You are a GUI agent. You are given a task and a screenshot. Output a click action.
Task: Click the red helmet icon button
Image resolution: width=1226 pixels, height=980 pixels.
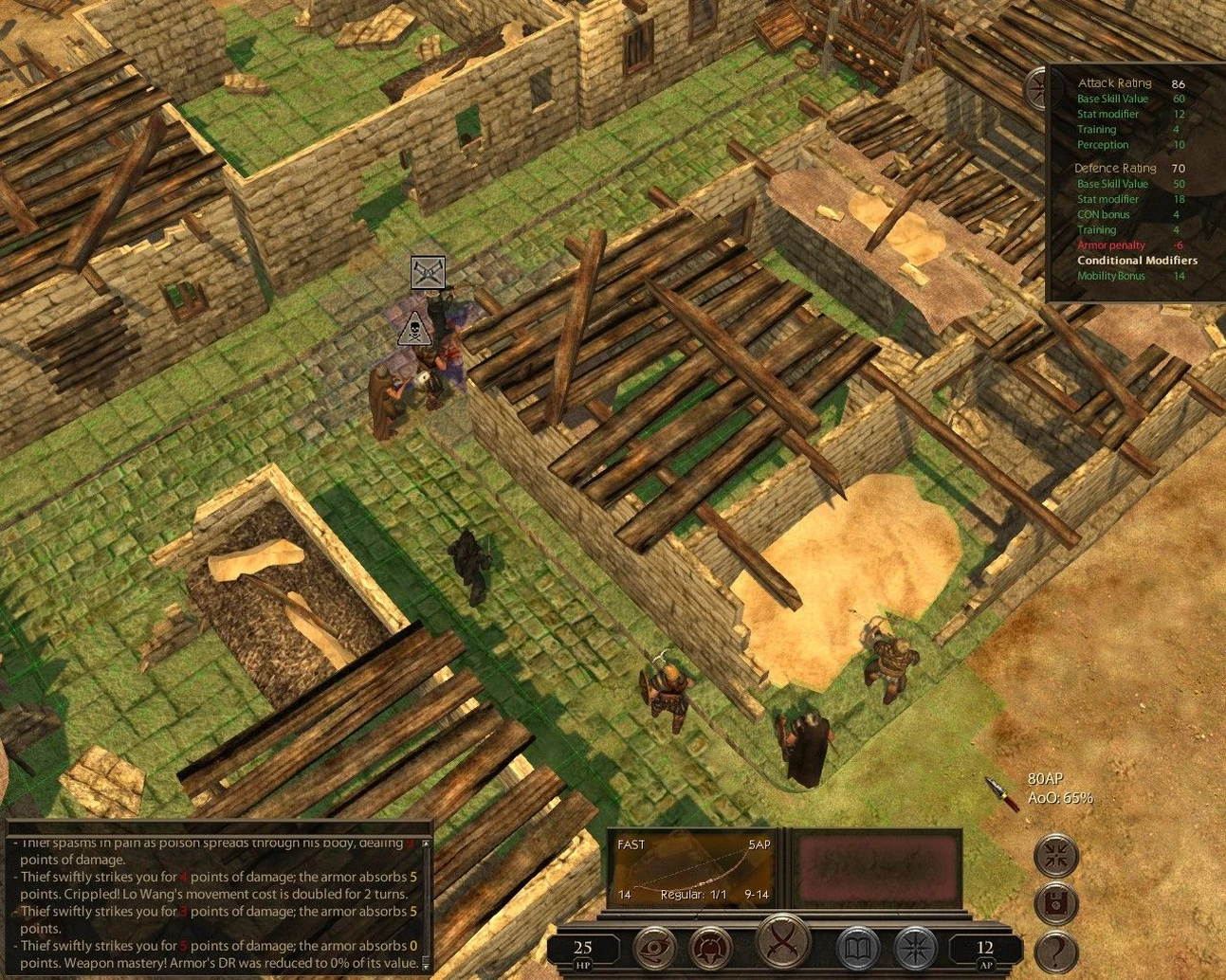[x=708, y=947]
